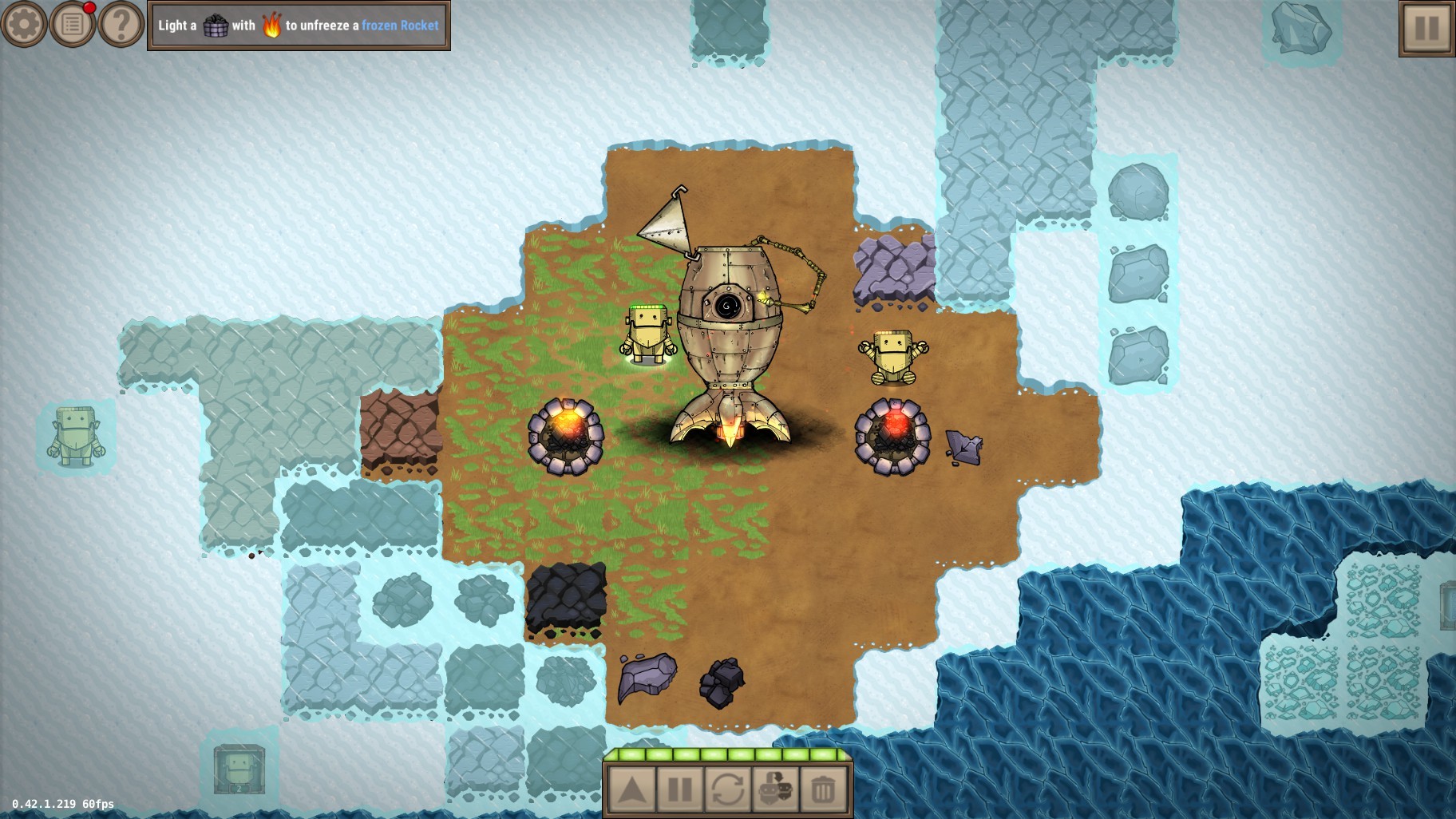Click the trash can delete button
Image resolution: width=1456 pixels, height=819 pixels.
[823, 789]
